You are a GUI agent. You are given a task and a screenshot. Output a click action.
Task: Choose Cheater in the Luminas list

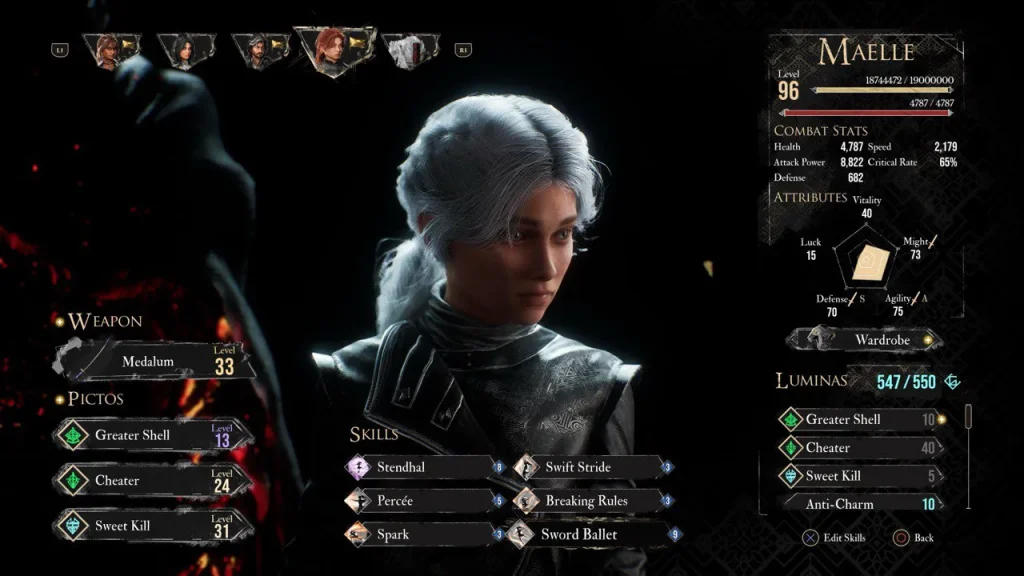click(x=862, y=448)
